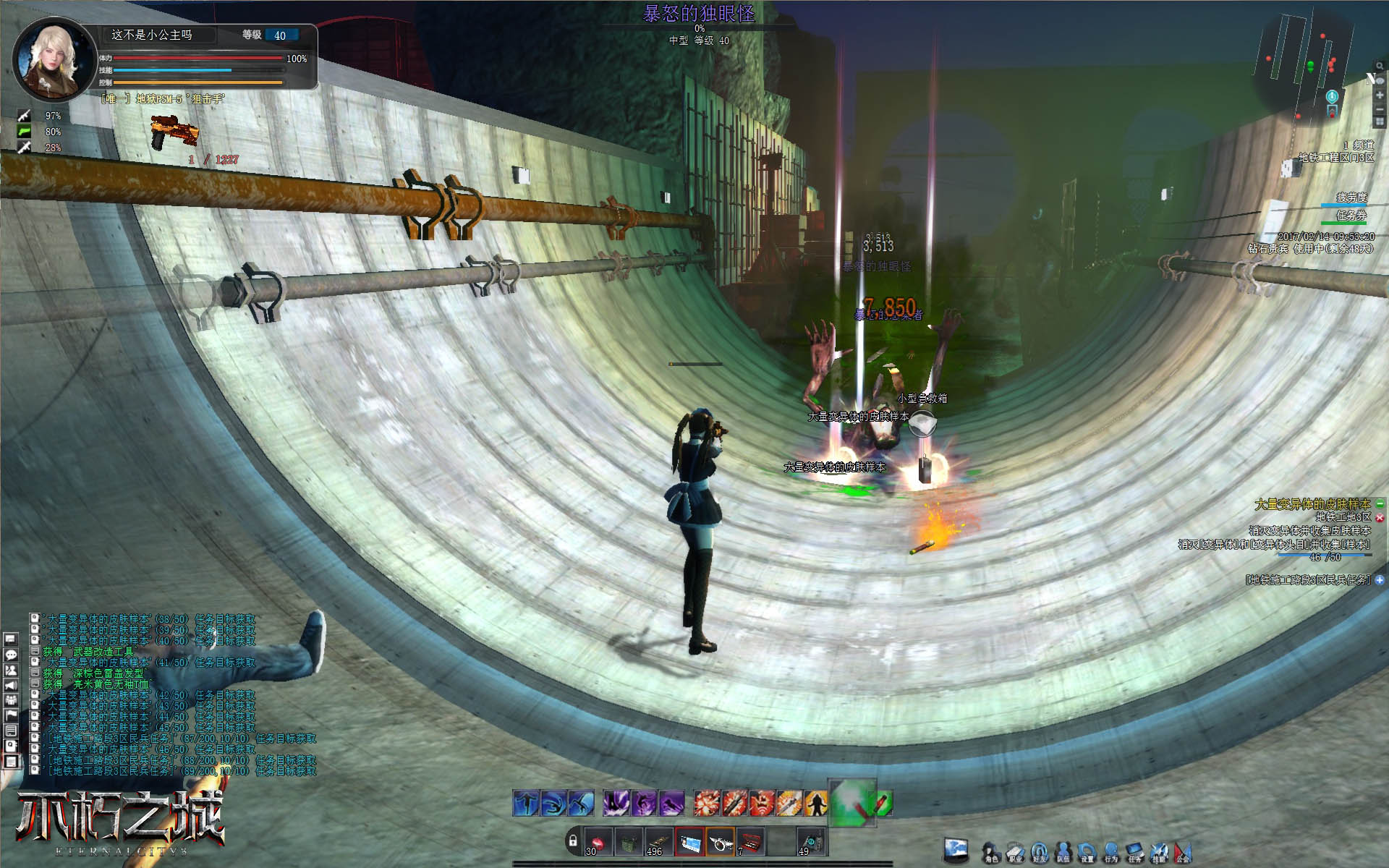Toggle the hotbar lock icon
The width and height of the screenshot is (1389, 868).
[573, 841]
